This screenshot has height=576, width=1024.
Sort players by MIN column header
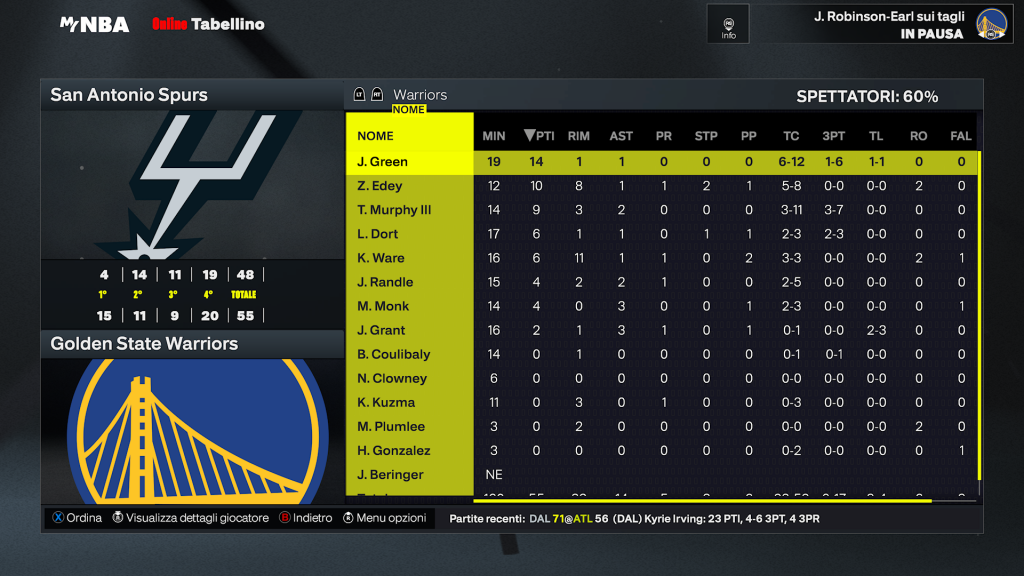click(494, 136)
